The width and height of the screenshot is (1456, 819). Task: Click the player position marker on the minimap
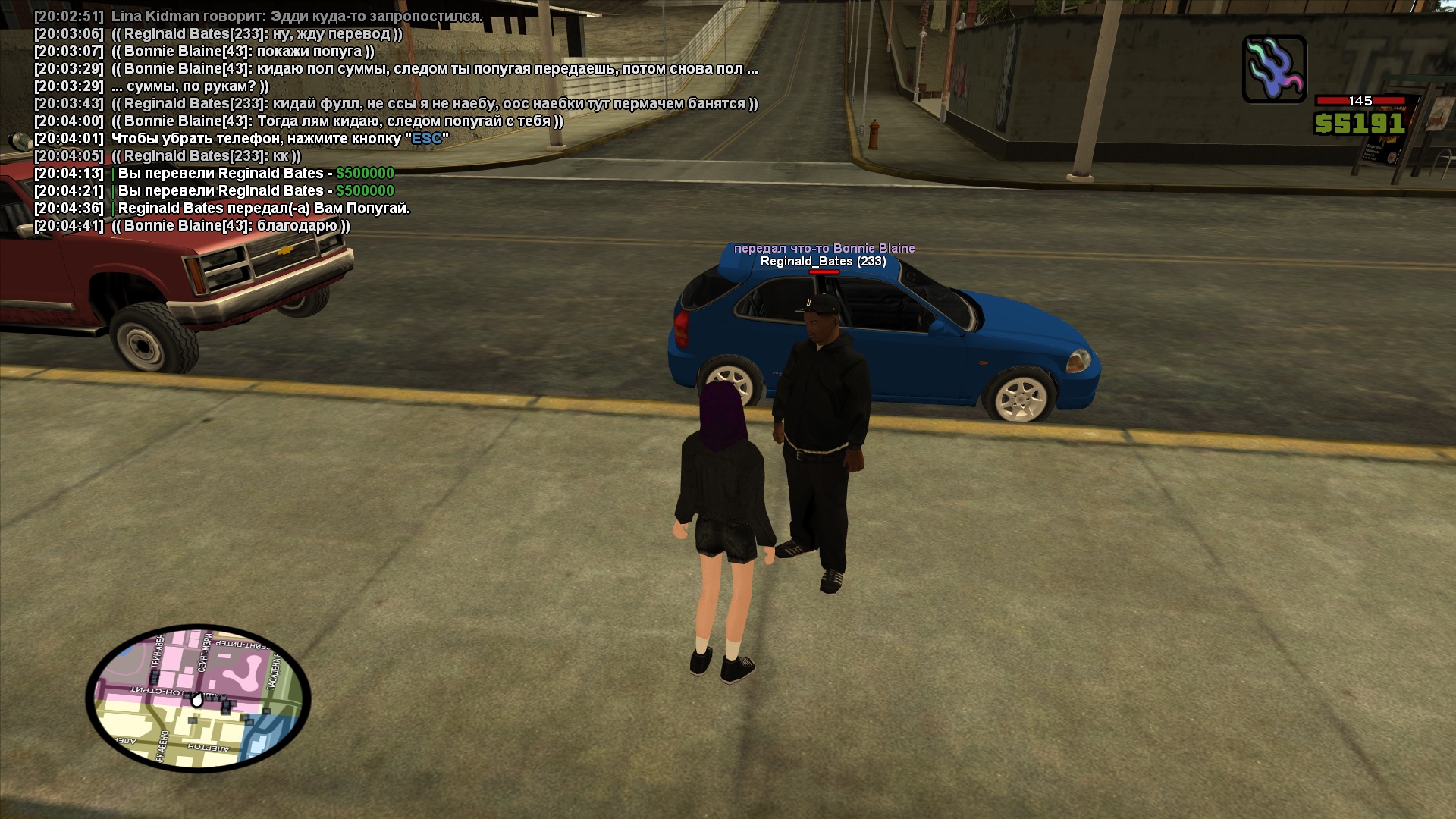click(197, 700)
